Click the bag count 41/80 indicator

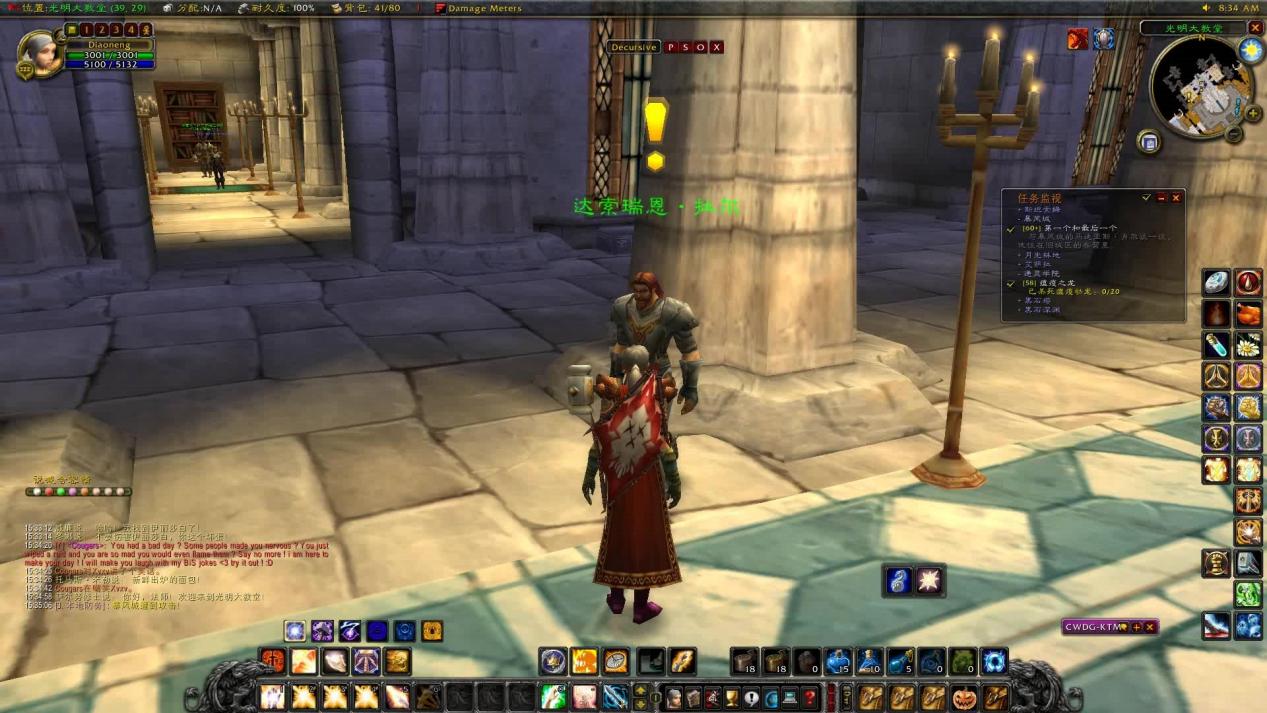click(x=372, y=8)
